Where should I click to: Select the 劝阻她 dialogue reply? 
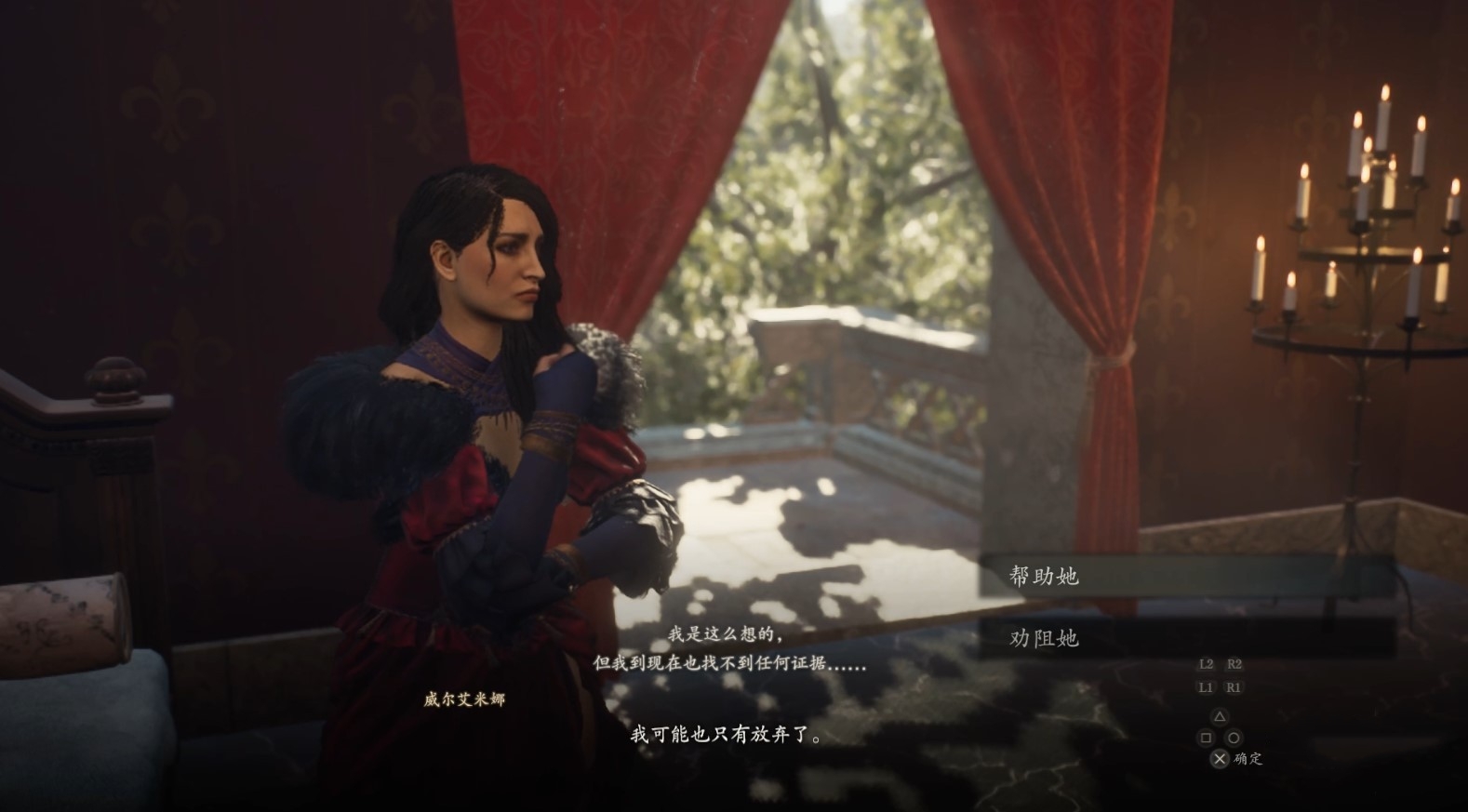(x=1044, y=638)
